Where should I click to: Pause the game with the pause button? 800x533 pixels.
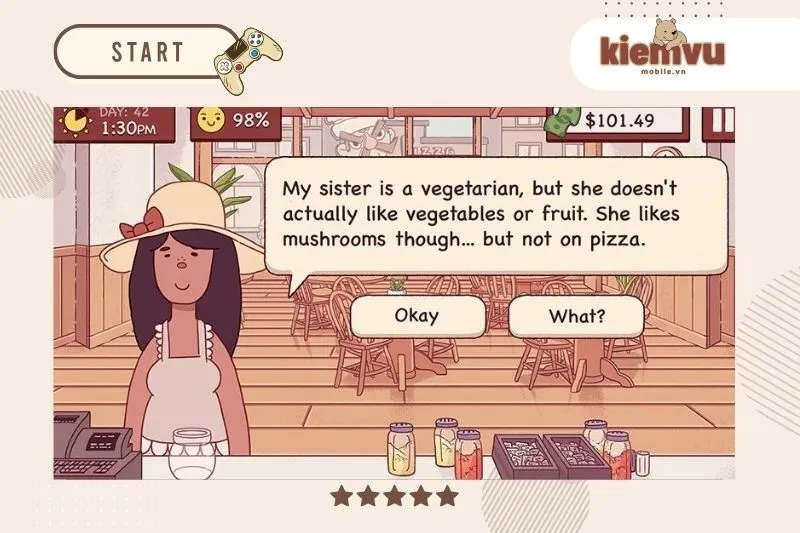(x=721, y=121)
